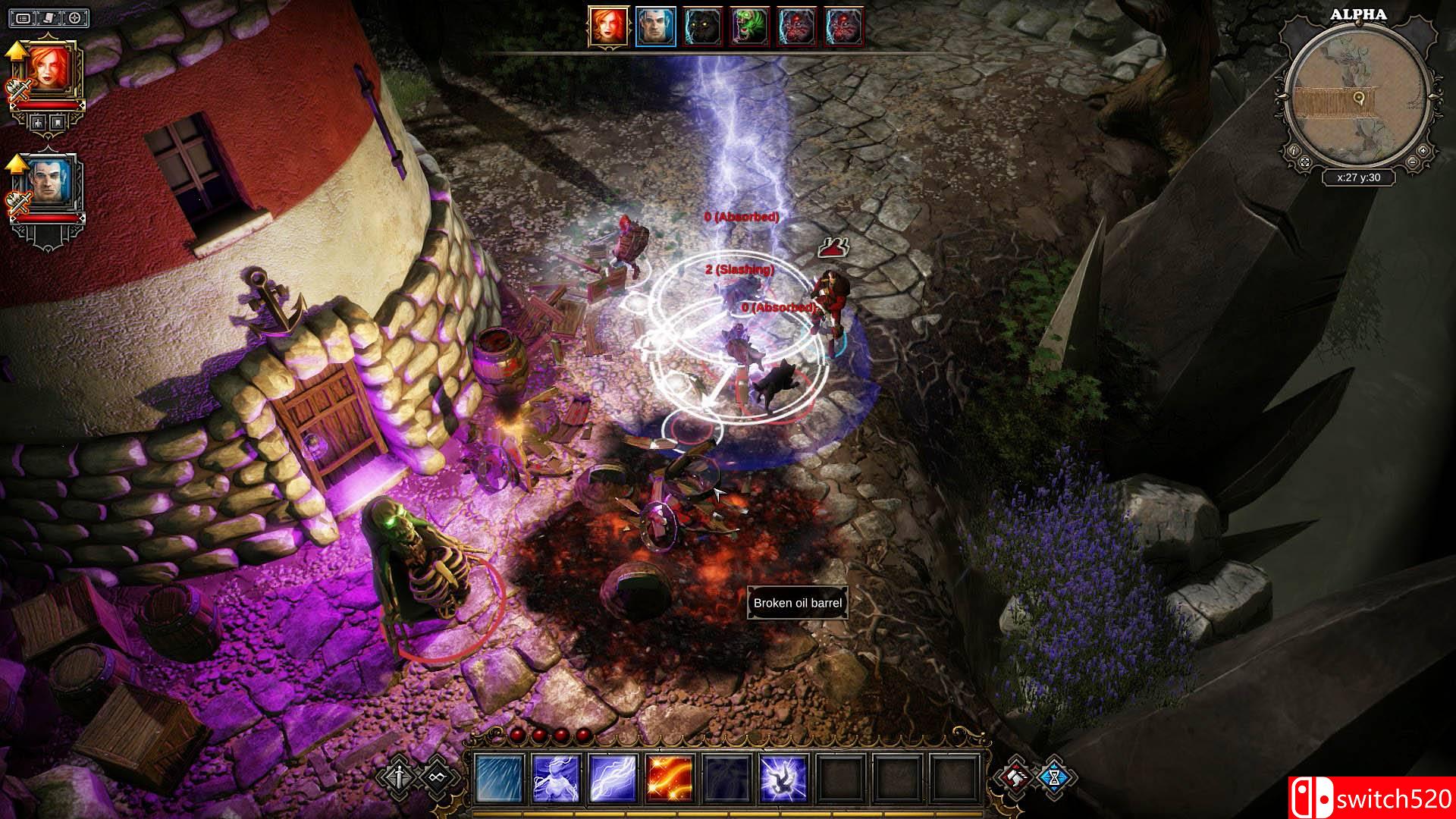Open the quest journal scroll icon
Image resolution: width=1456 pixels, height=819 pixels.
coord(49,19)
